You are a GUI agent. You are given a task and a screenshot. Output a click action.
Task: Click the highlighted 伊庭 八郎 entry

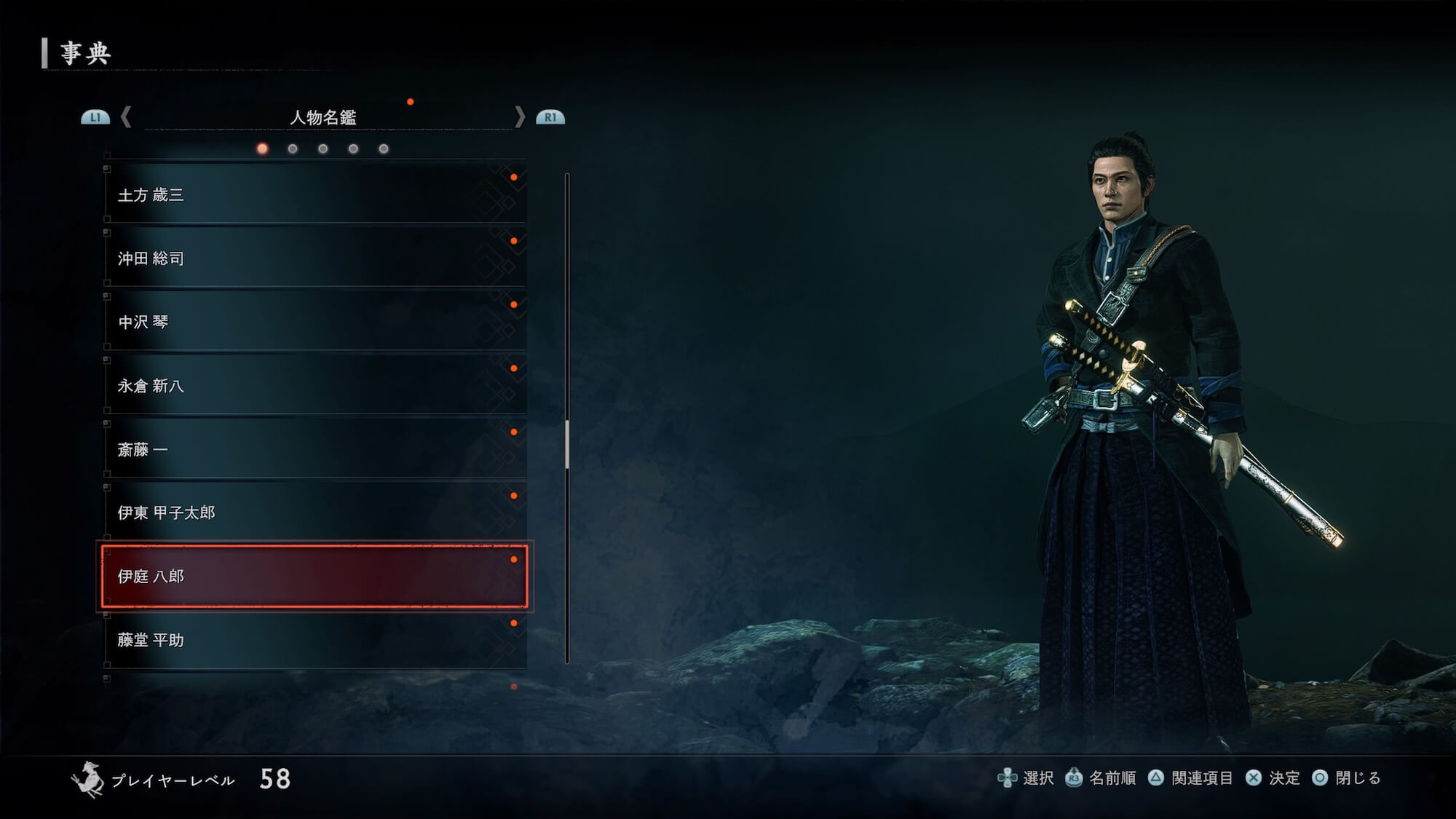click(x=314, y=577)
